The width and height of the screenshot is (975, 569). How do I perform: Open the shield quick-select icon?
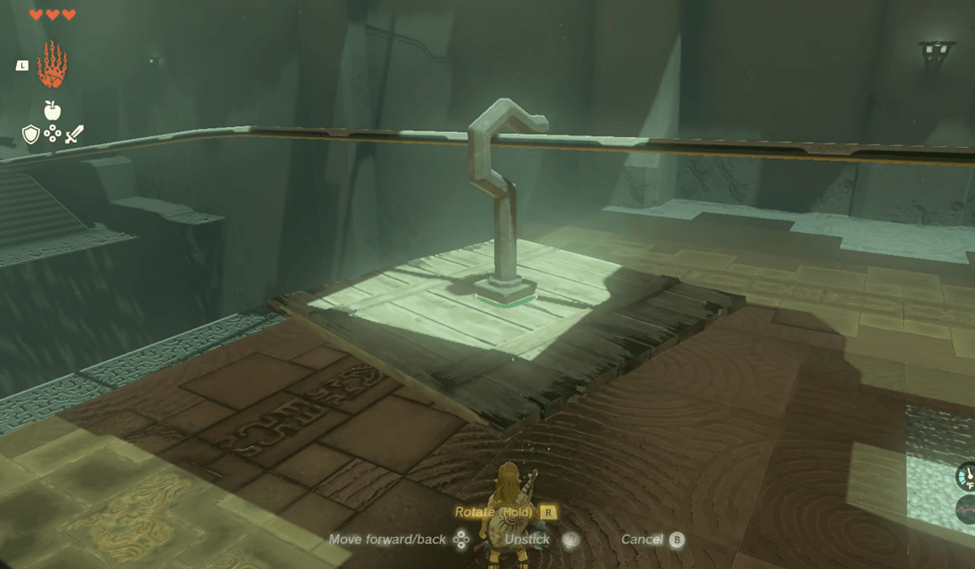click(31, 134)
